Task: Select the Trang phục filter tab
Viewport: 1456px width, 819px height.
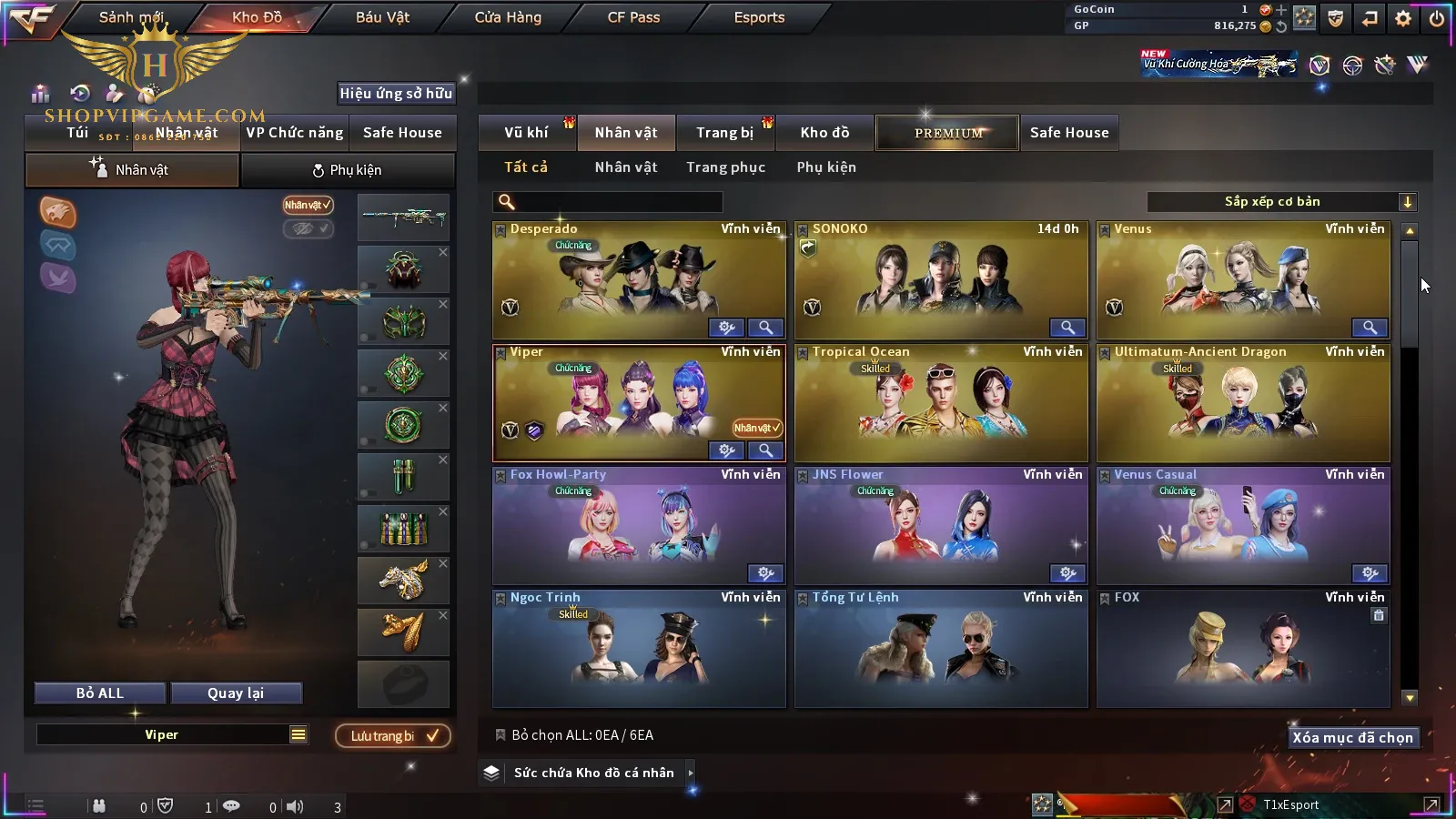Action: pos(725,167)
